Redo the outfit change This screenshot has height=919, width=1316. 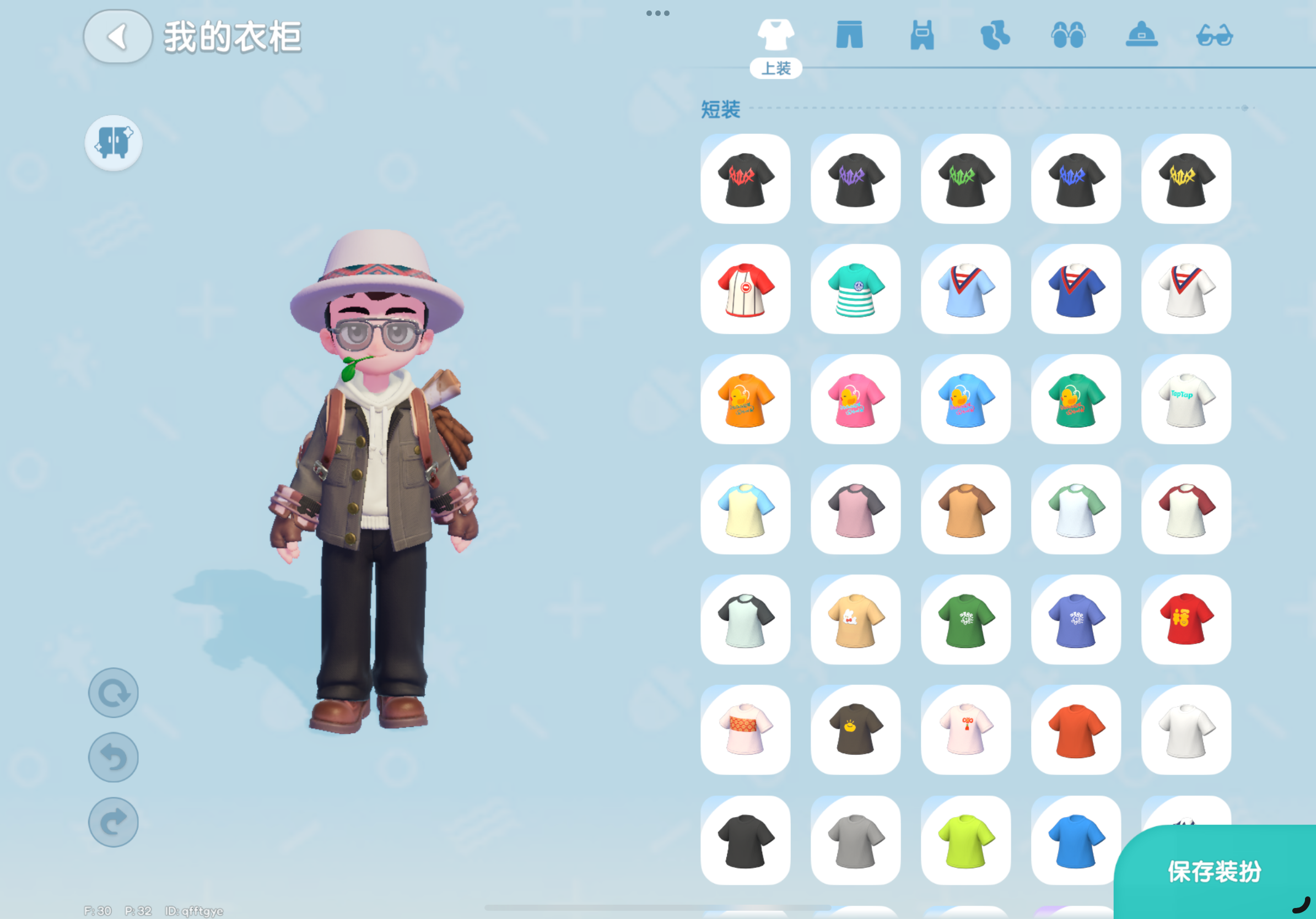[x=113, y=821]
